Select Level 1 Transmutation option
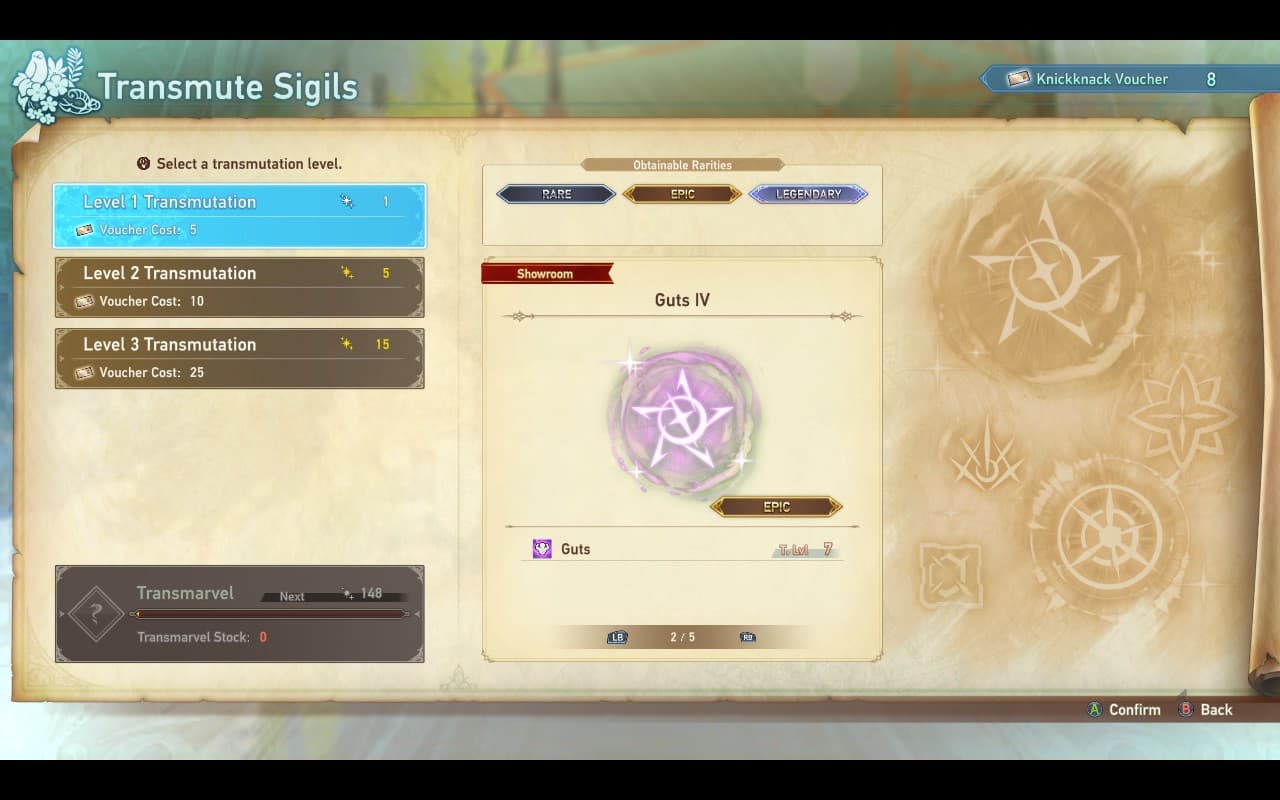The width and height of the screenshot is (1280, 800). click(x=239, y=215)
